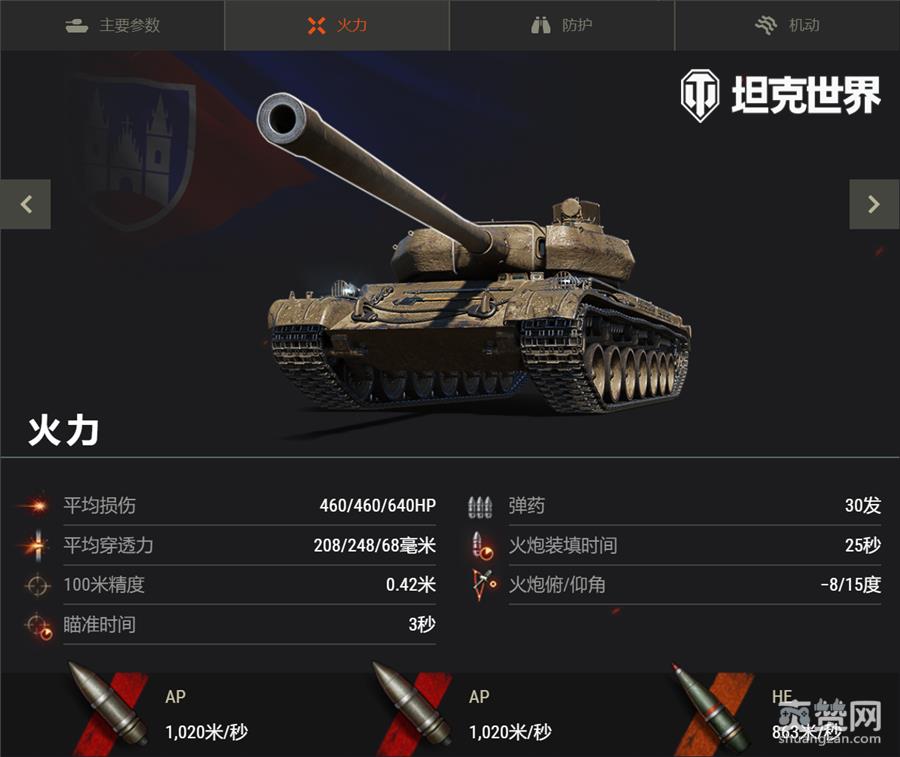
Task: Switch to the 主要参数 tab
Action: click(112, 25)
